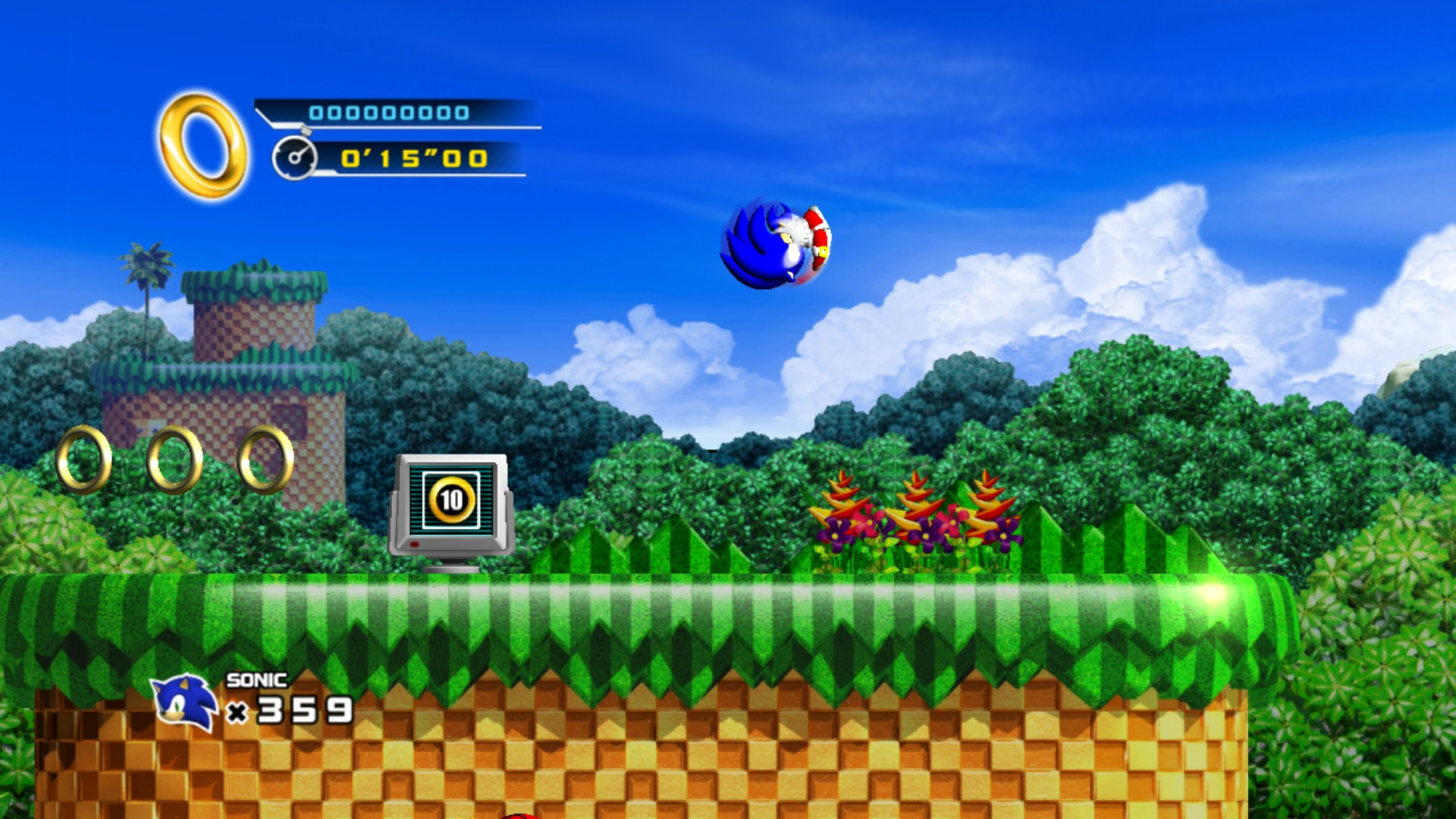Click the 10-ring item monitor
This screenshot has height=819, width=1456.
click(450, 504)
